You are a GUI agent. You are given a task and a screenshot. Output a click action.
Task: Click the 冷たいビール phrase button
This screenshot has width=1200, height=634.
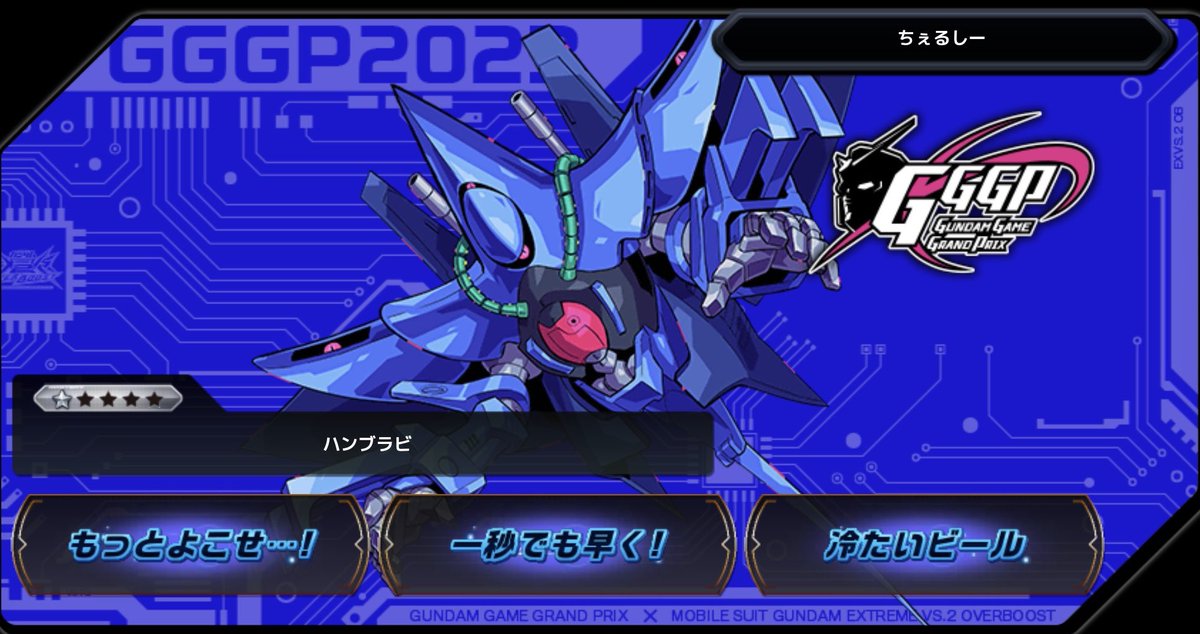[x=924, y=545]
